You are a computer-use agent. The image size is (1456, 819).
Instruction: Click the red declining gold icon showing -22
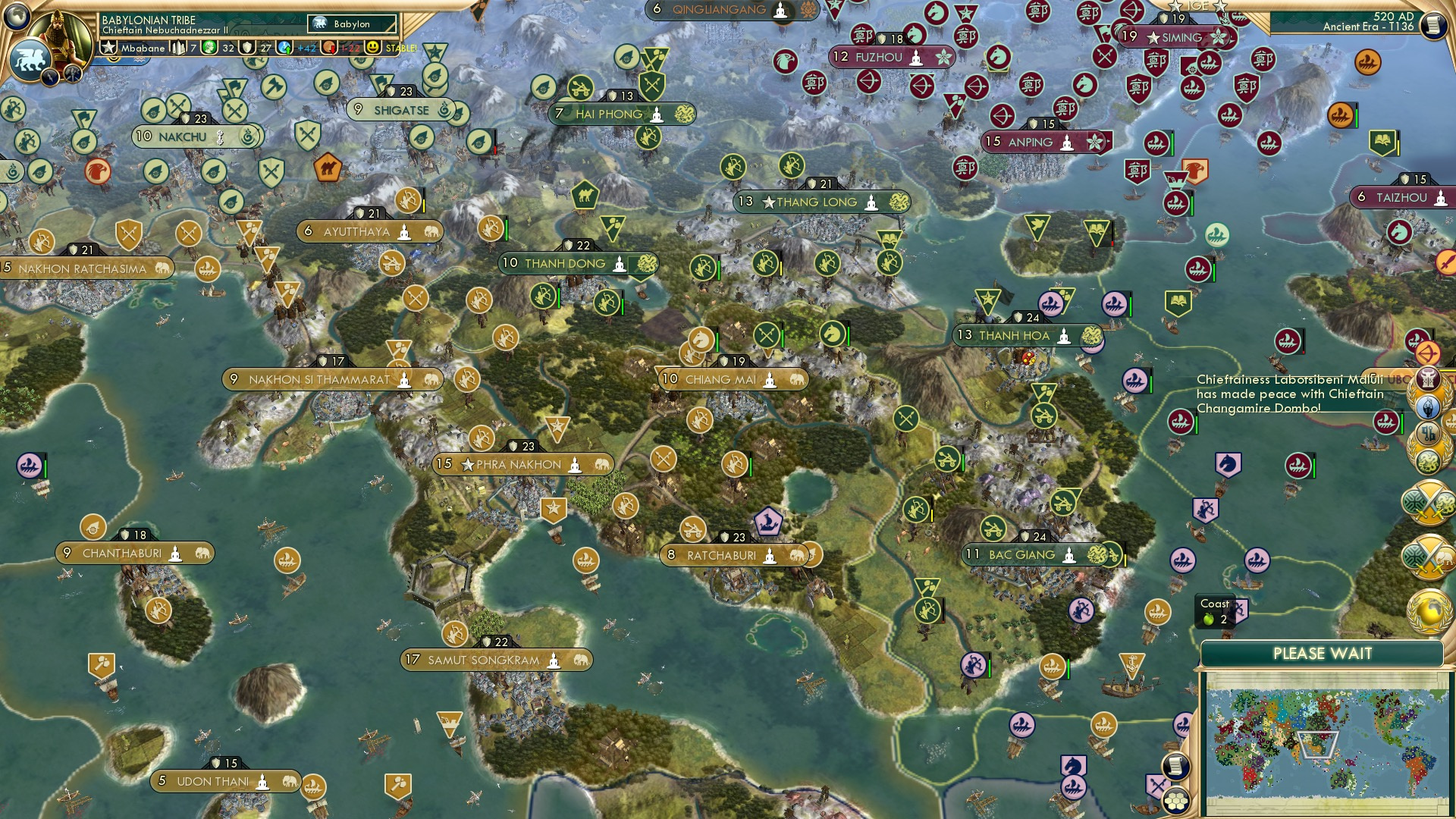(329, 47)
